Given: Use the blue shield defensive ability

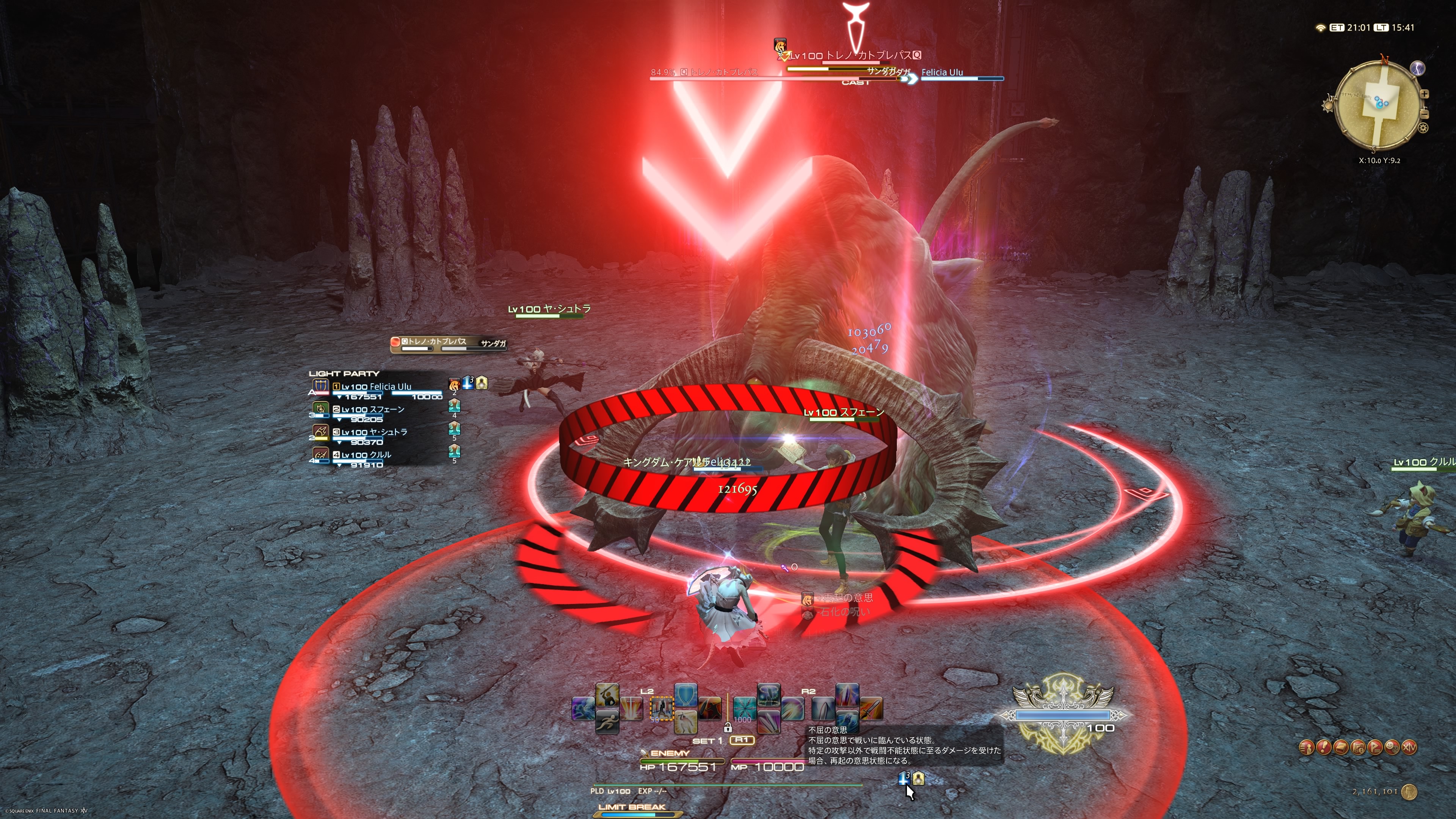Looking at the screenshot, I should [x=686, y=695].
